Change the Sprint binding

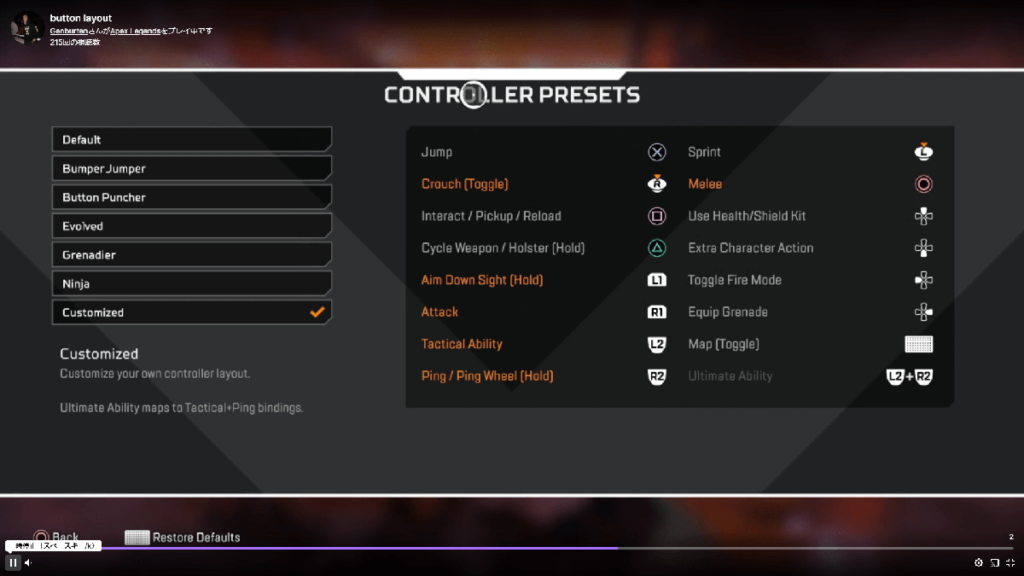810,152
